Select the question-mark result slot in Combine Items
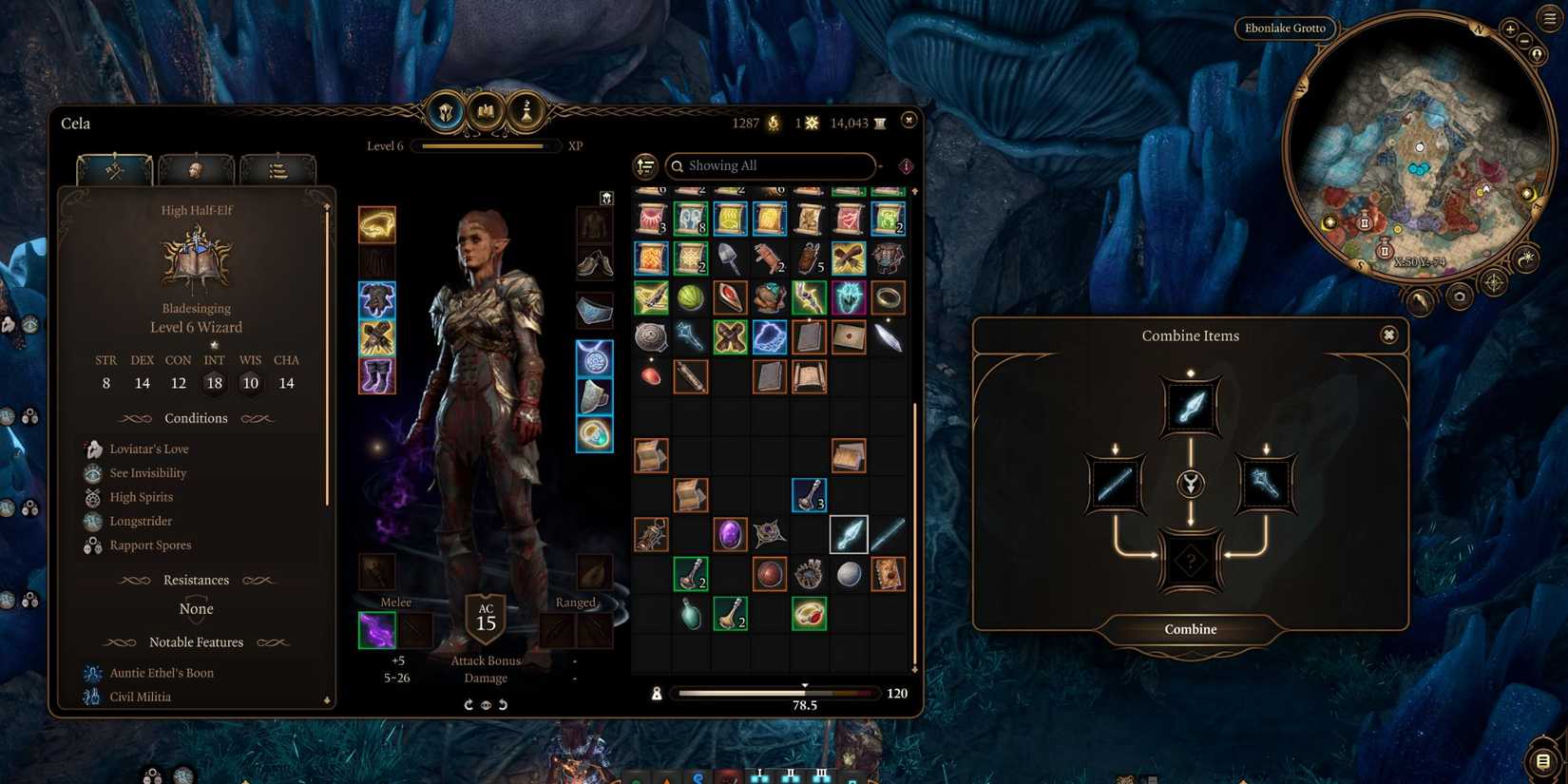This screenshot has width=1568, height=784. (x=1191, y=561)
